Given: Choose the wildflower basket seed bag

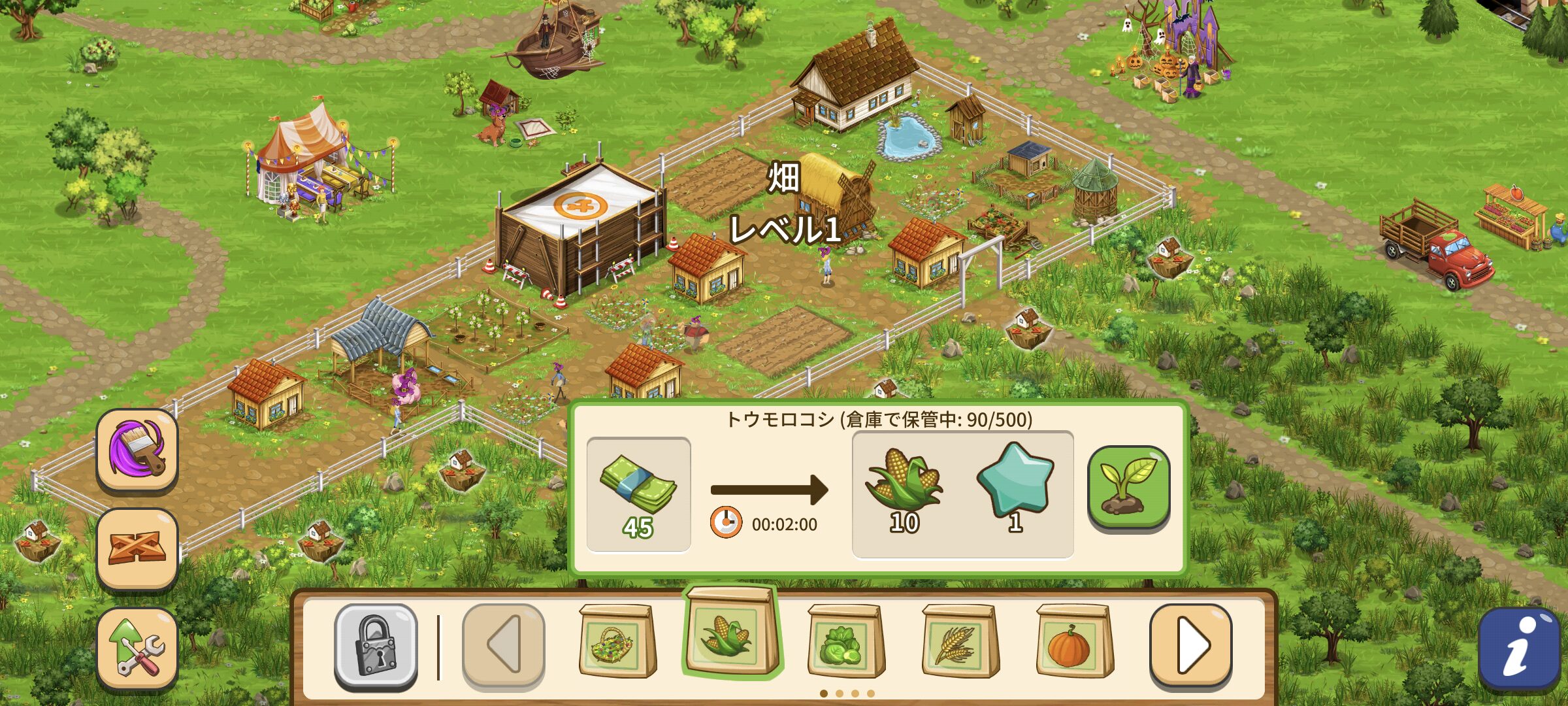Looking at the screenshot, I should click(617, 642).
